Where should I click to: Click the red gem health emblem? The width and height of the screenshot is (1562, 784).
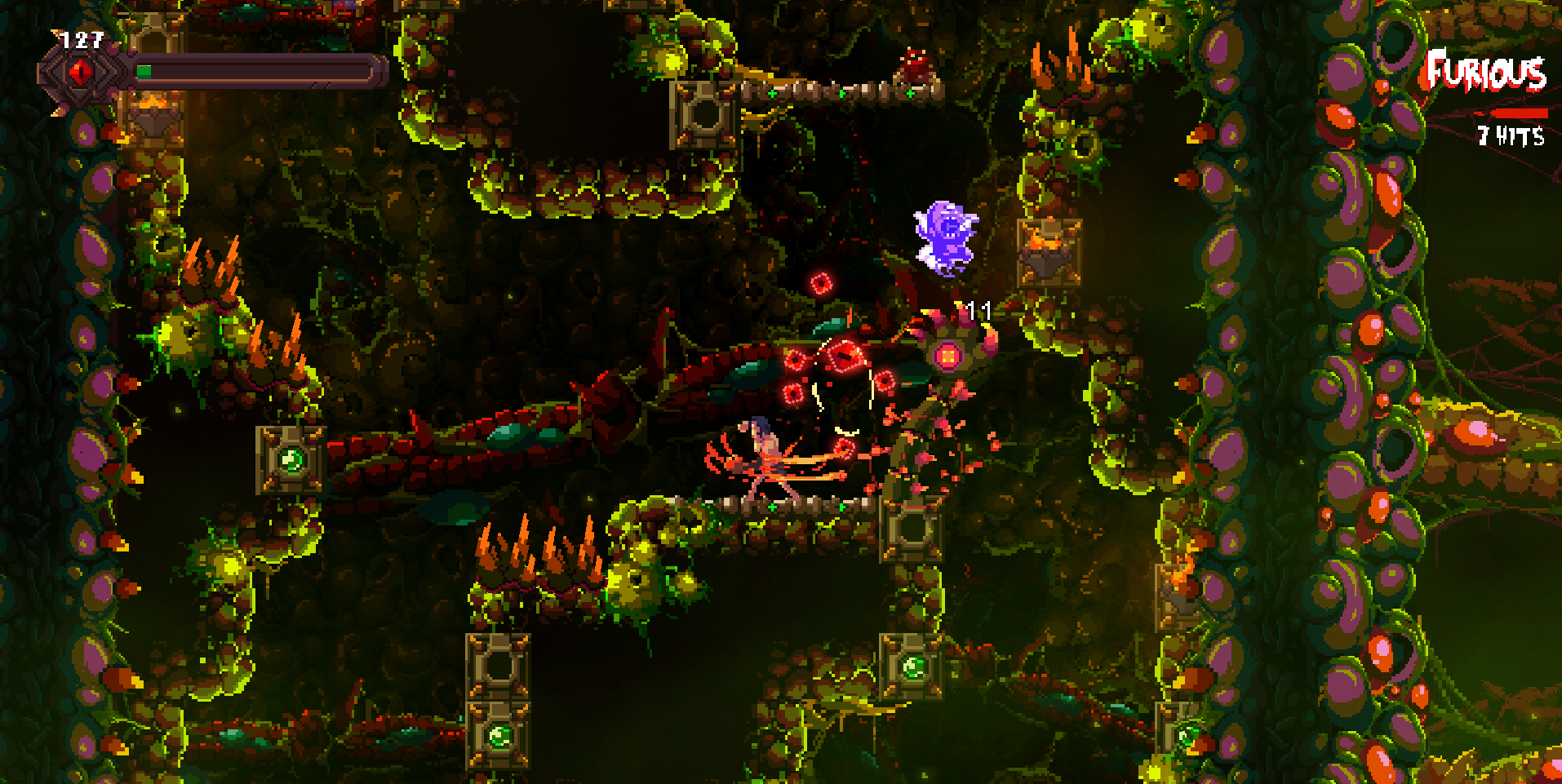(79, 72)
